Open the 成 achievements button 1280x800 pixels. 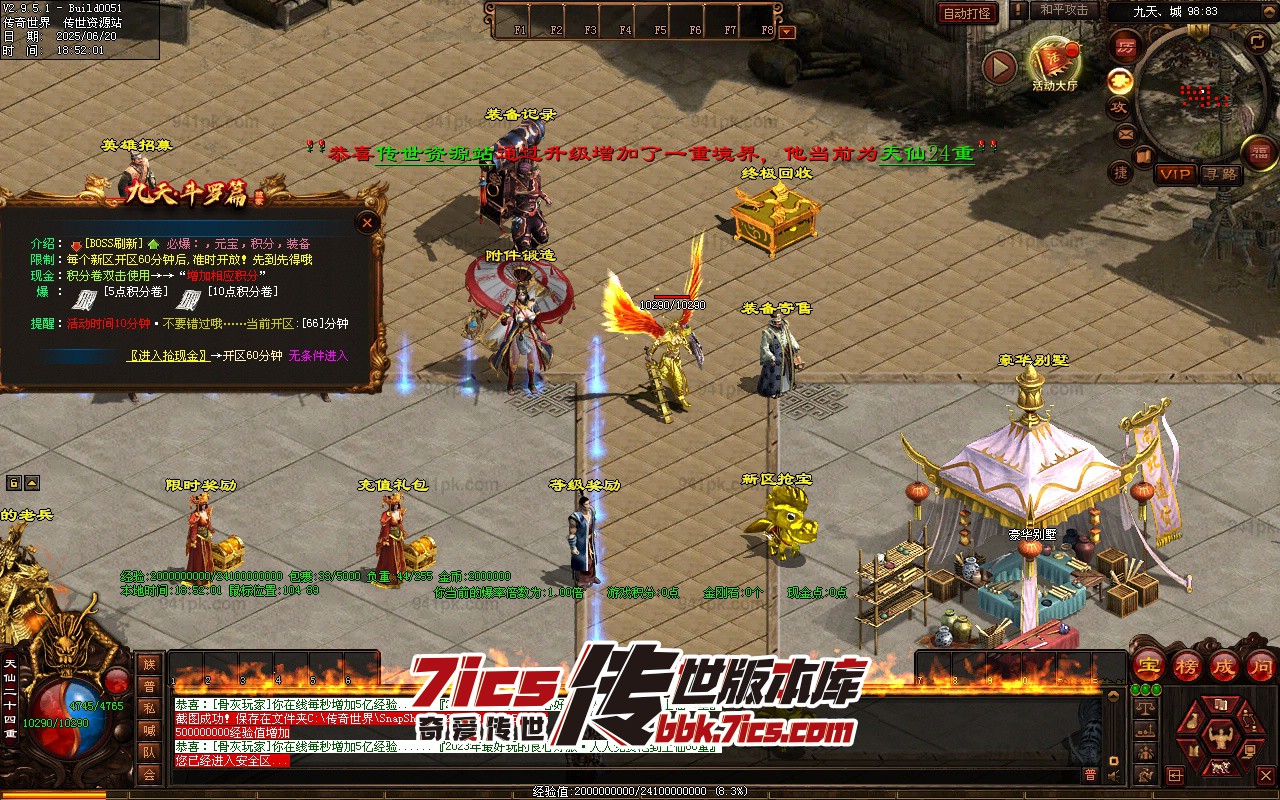(x=1224, y=666)
